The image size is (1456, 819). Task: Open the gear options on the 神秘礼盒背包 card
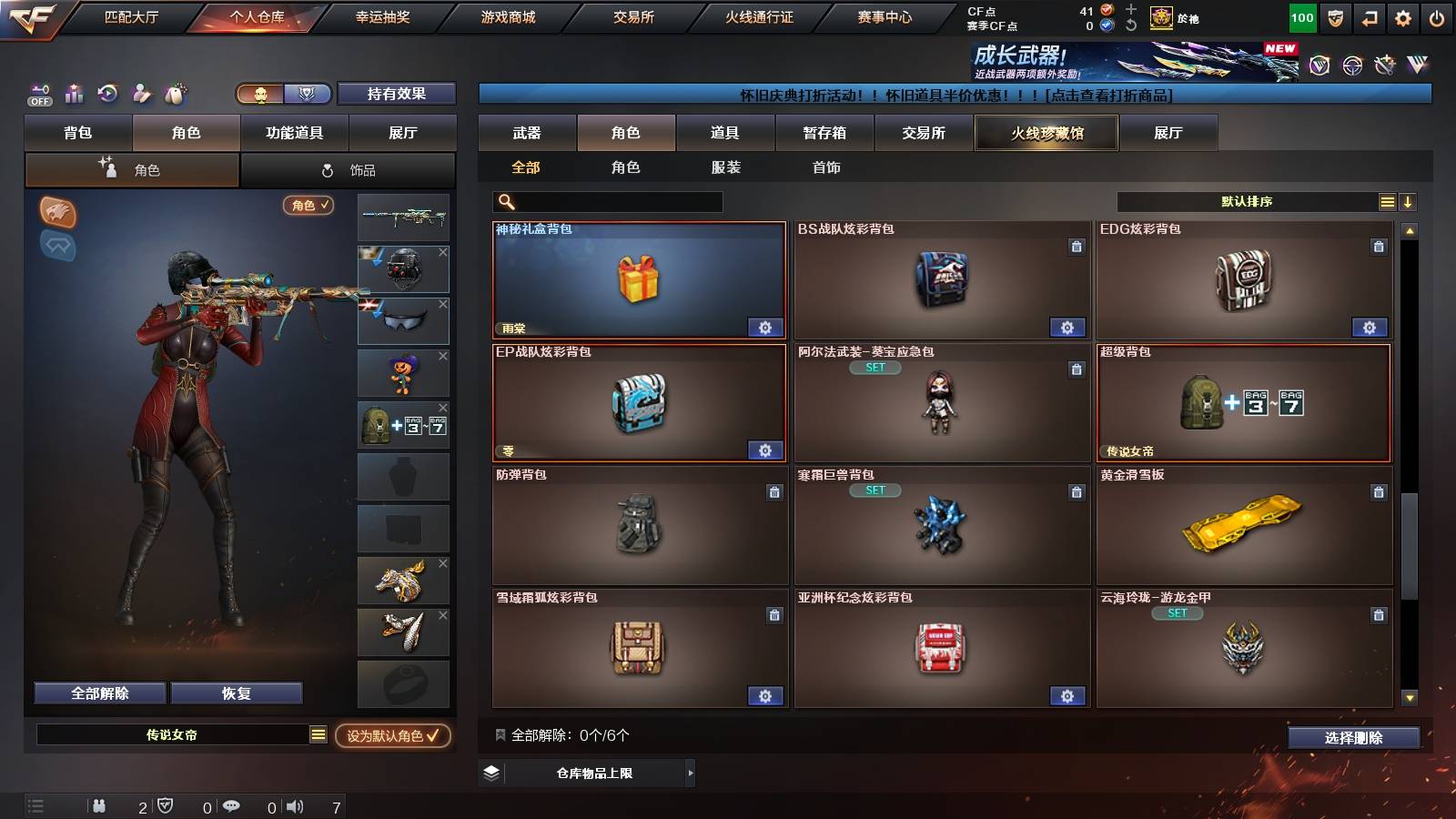pyautogui.click(x=765, y=326)
